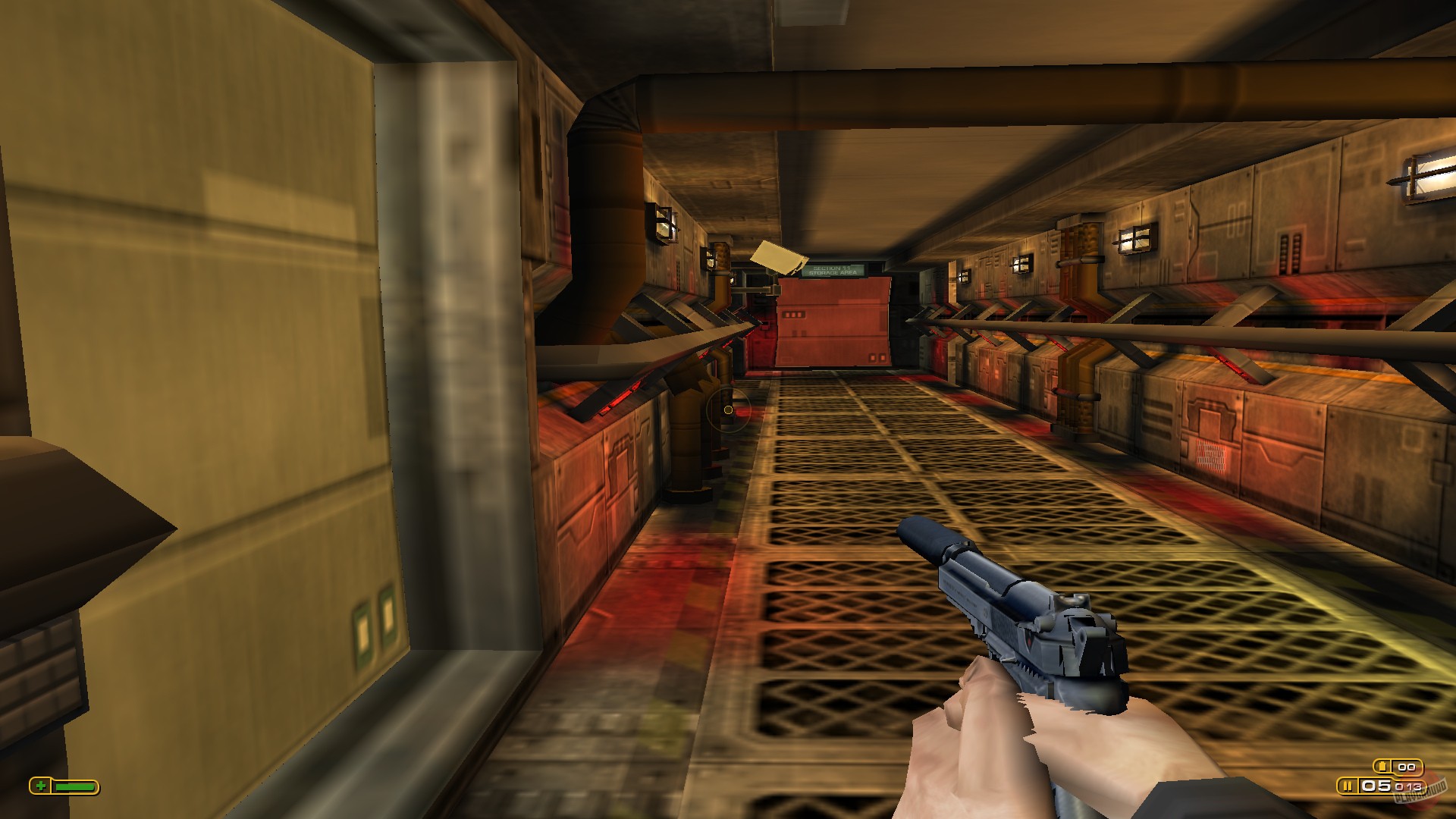Click the Section 11 Storage Area sign
The image size is (1456, 819).
(833, 270)
